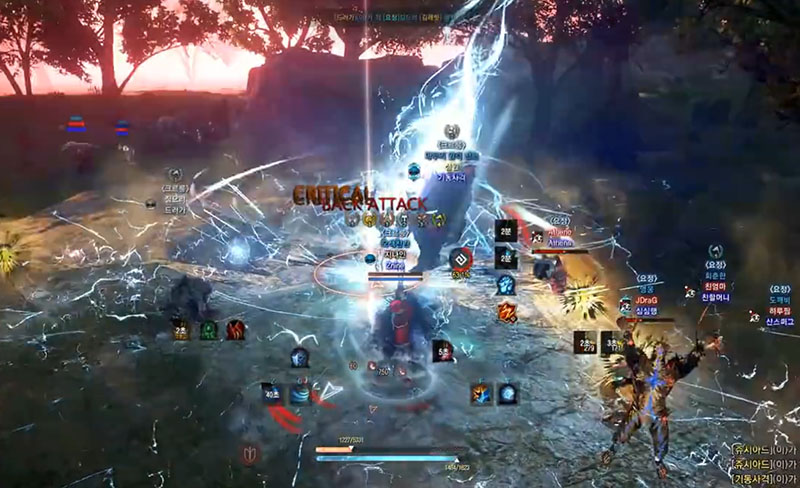Use the blue fist skill icon
This screenshot has width=800, height=488.
506,285
